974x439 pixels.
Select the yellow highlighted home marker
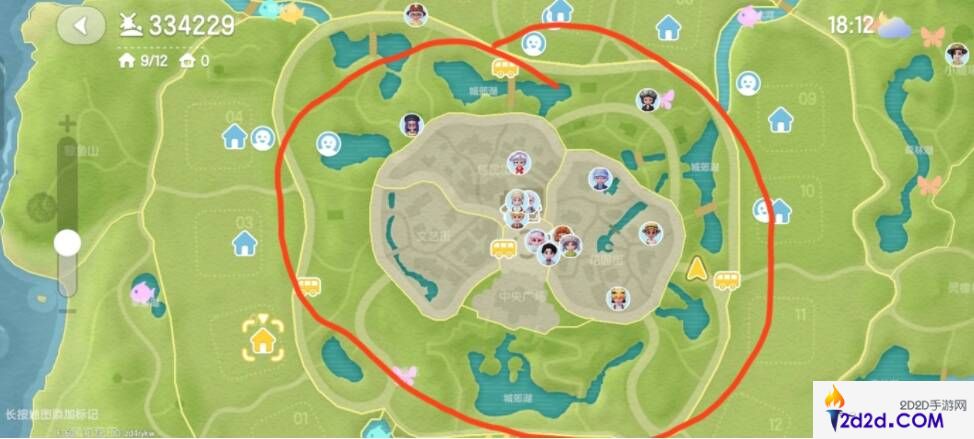(262, 340)
